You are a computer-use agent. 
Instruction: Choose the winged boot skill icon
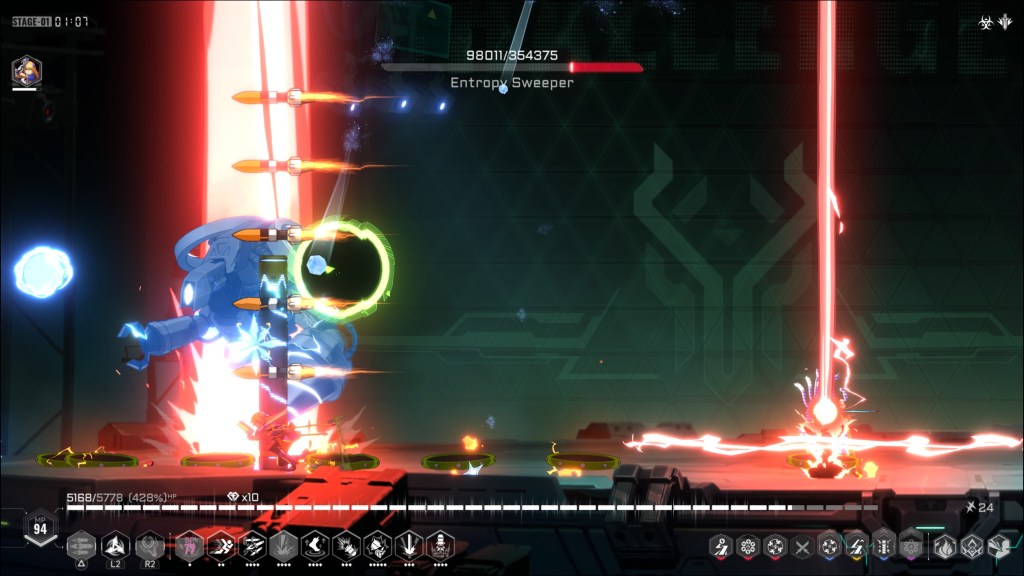point(314,545)
